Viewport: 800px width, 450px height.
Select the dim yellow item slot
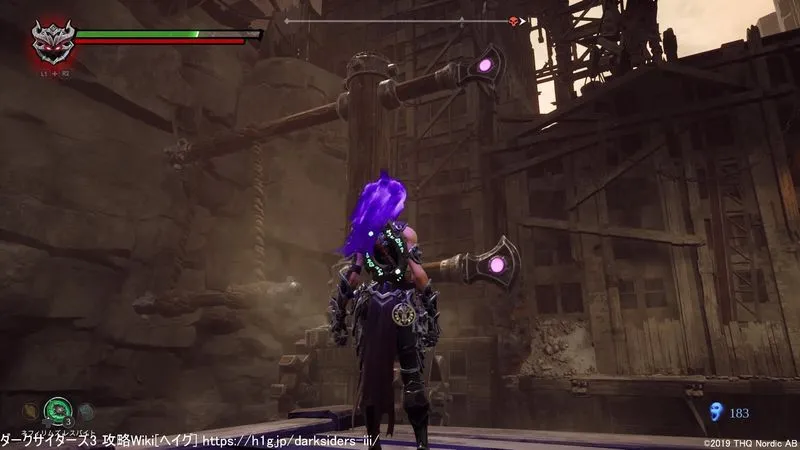click(32, 410)
